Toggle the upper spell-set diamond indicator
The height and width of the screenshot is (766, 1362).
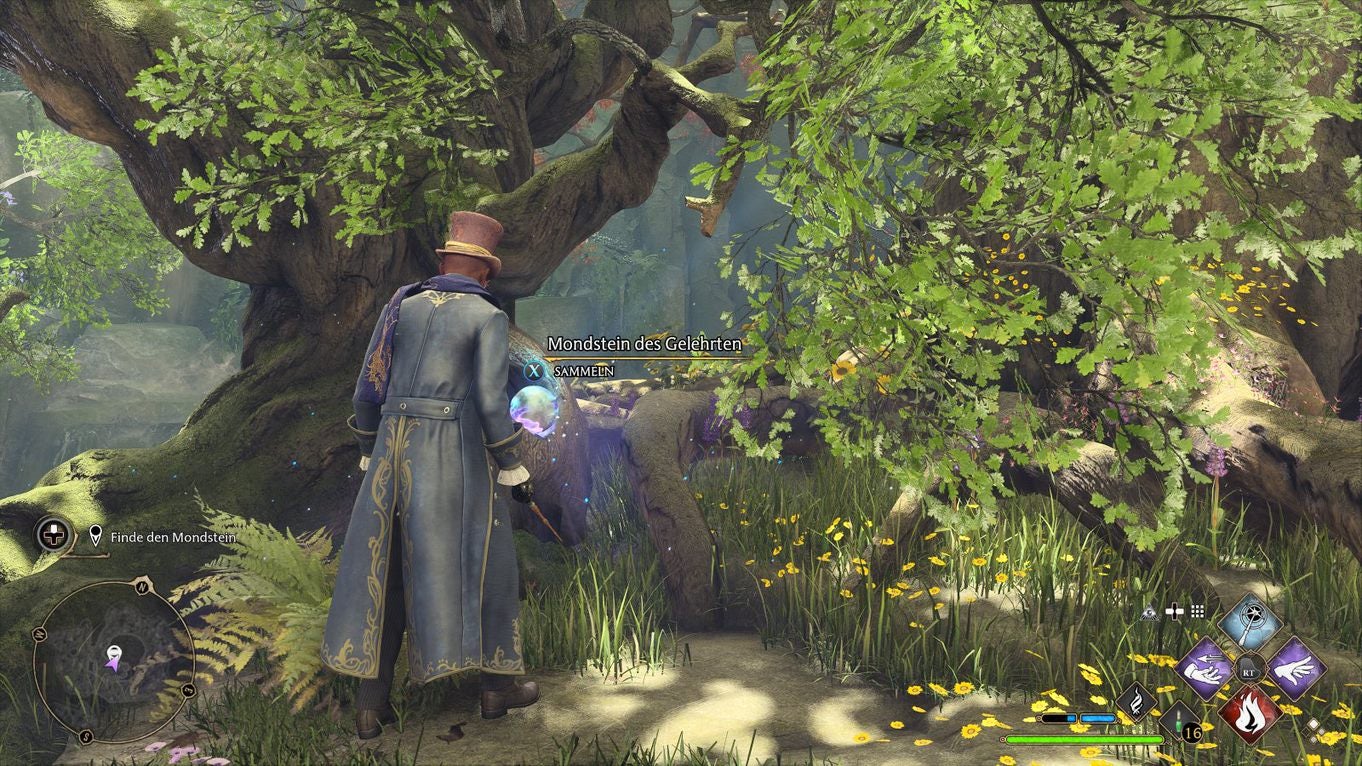[1314, 724]
